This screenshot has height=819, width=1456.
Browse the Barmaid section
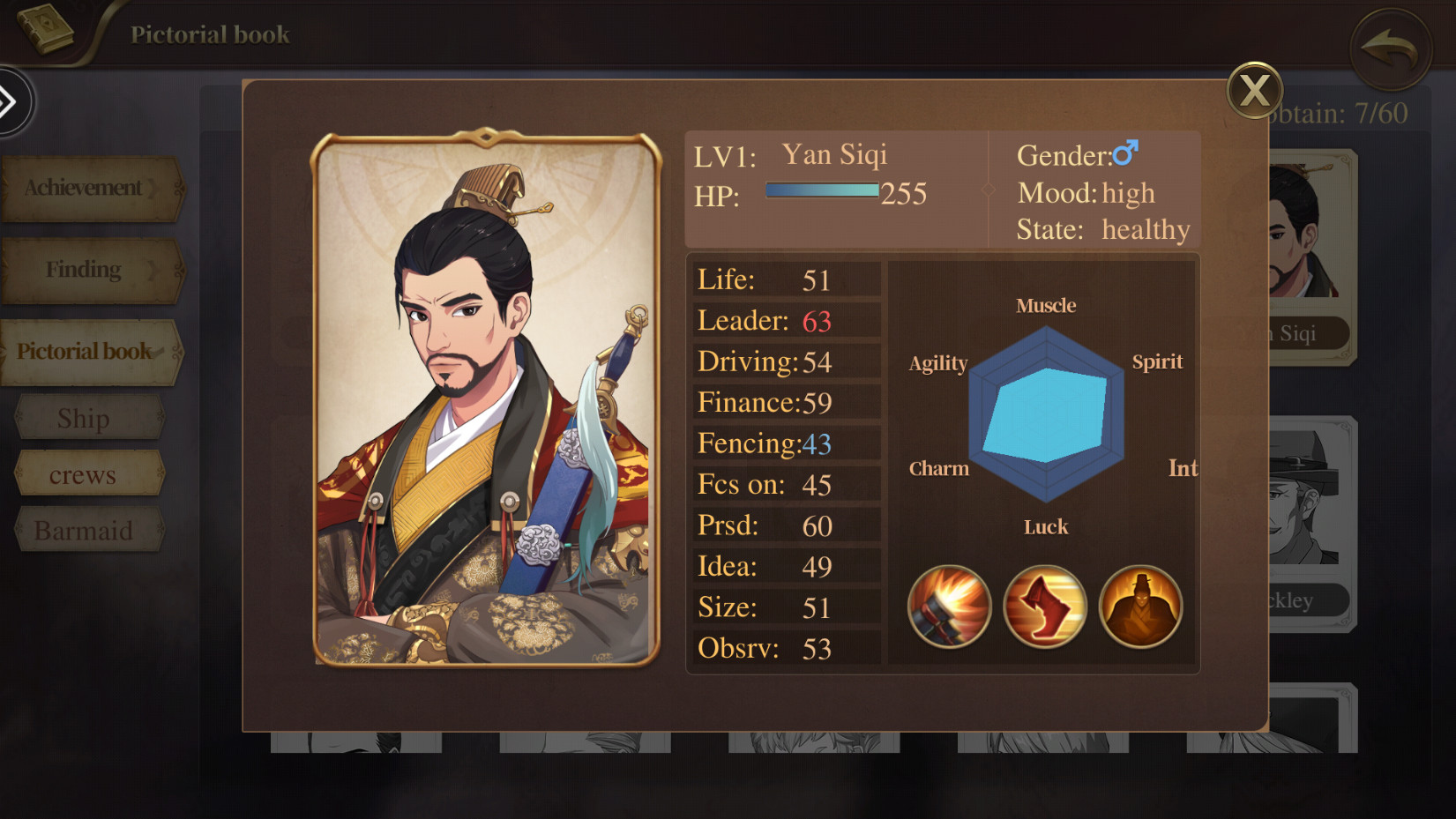click(x=84, y=530)
